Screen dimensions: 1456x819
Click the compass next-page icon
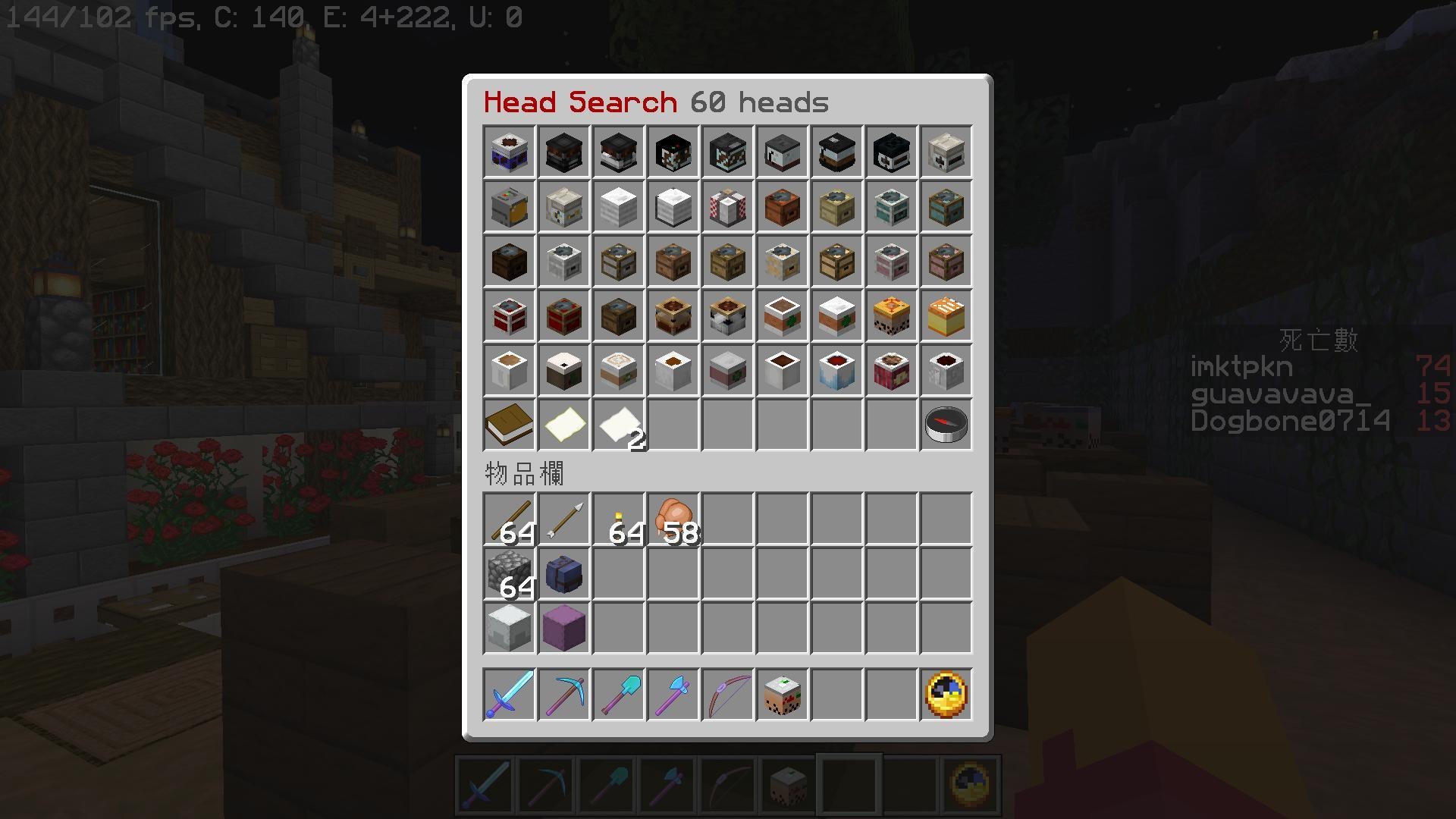pos(945,425)
